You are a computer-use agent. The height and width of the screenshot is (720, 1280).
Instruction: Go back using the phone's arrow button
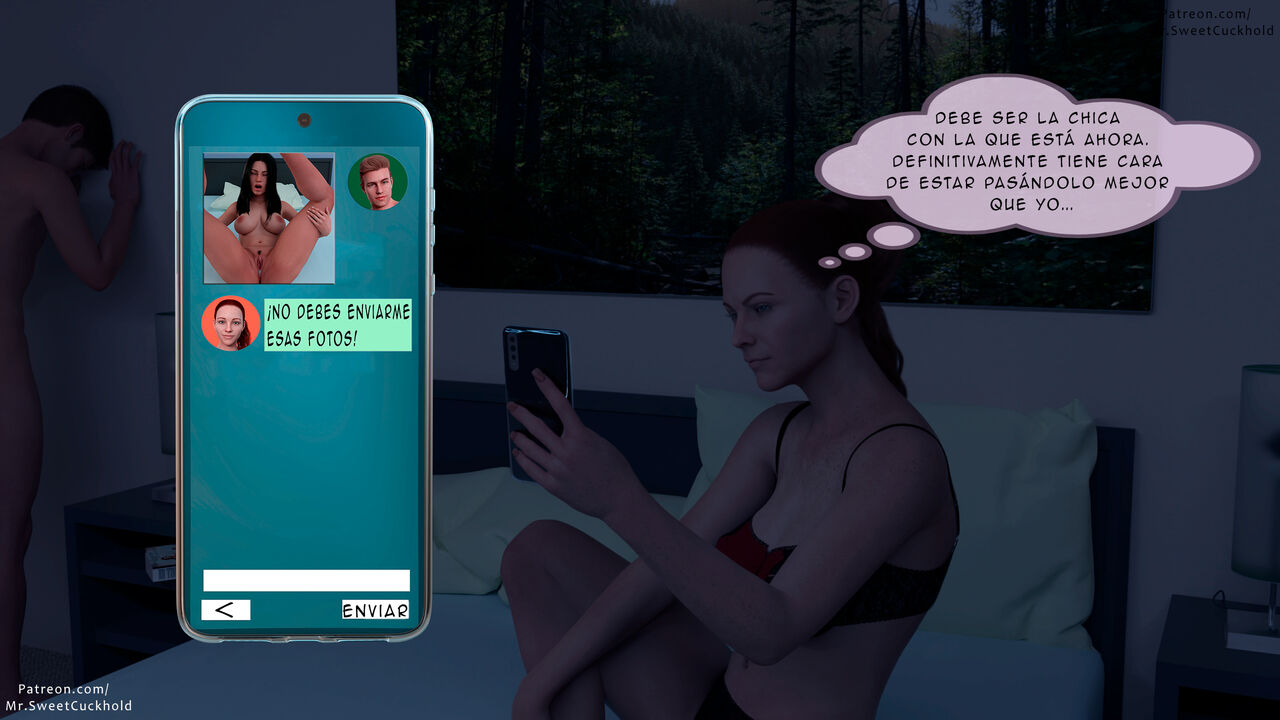tap(226, 610)
